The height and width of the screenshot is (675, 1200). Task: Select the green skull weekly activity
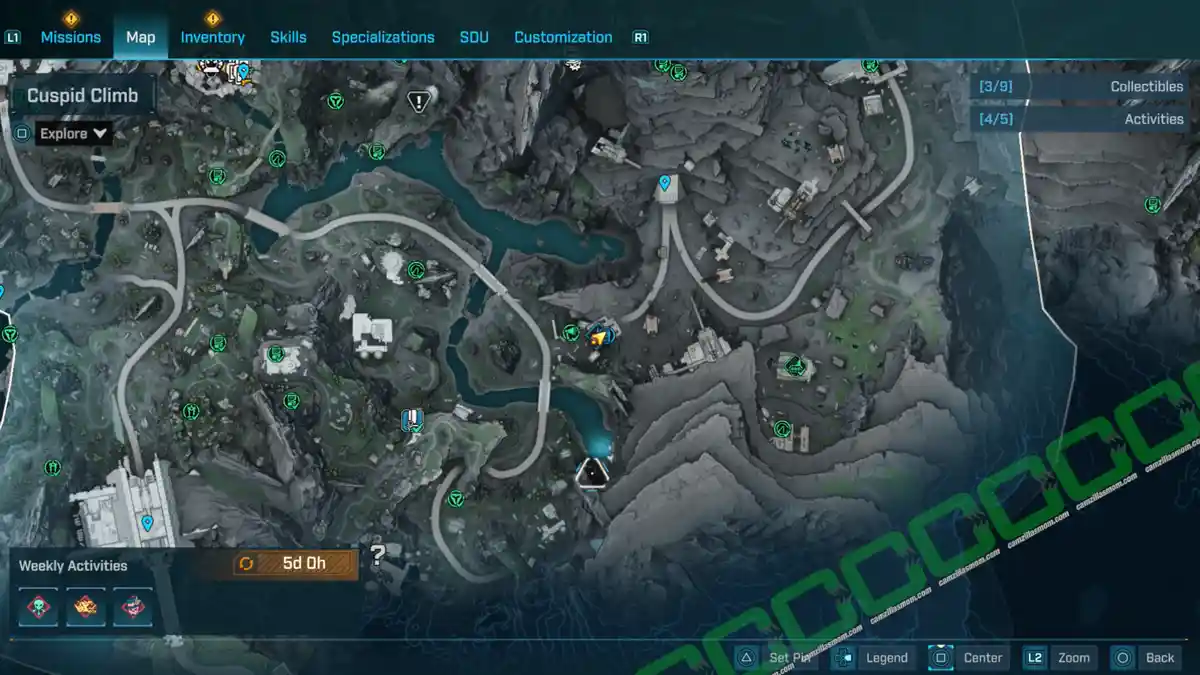point(40,607)
